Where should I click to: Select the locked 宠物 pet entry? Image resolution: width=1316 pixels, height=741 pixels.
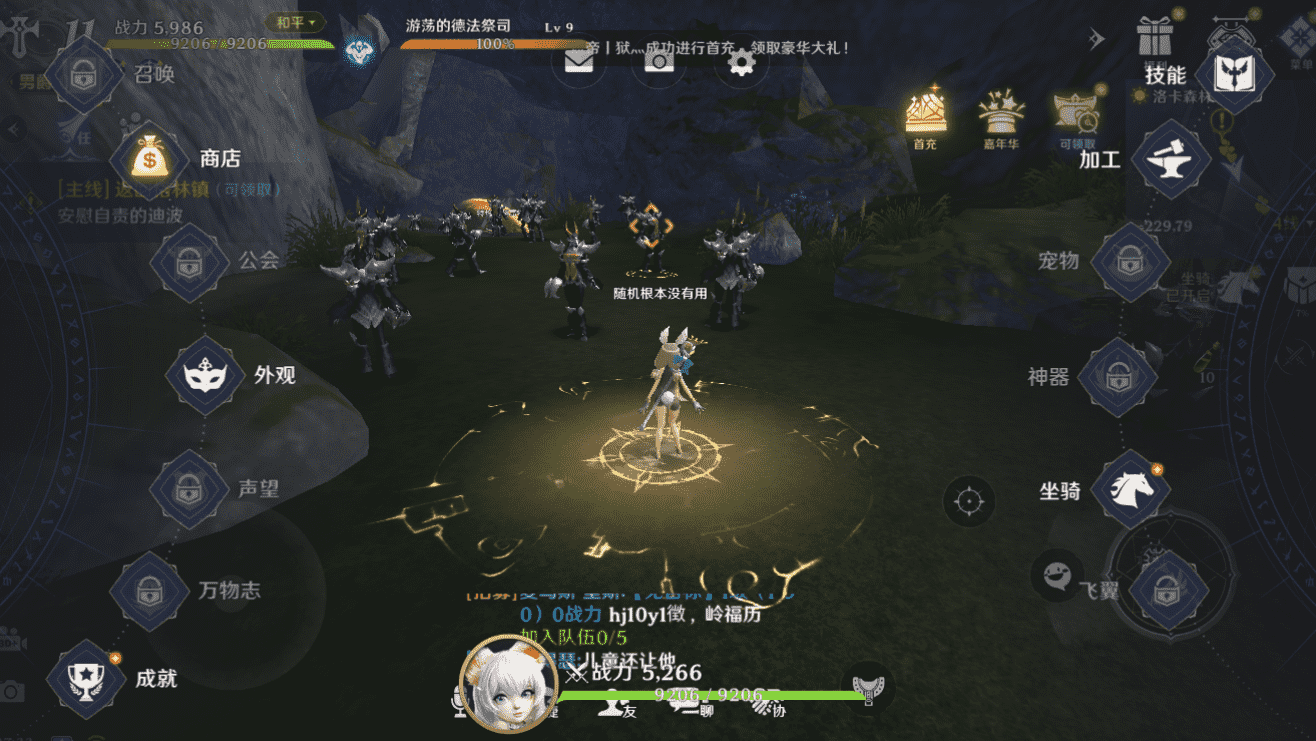[1129, 261]
